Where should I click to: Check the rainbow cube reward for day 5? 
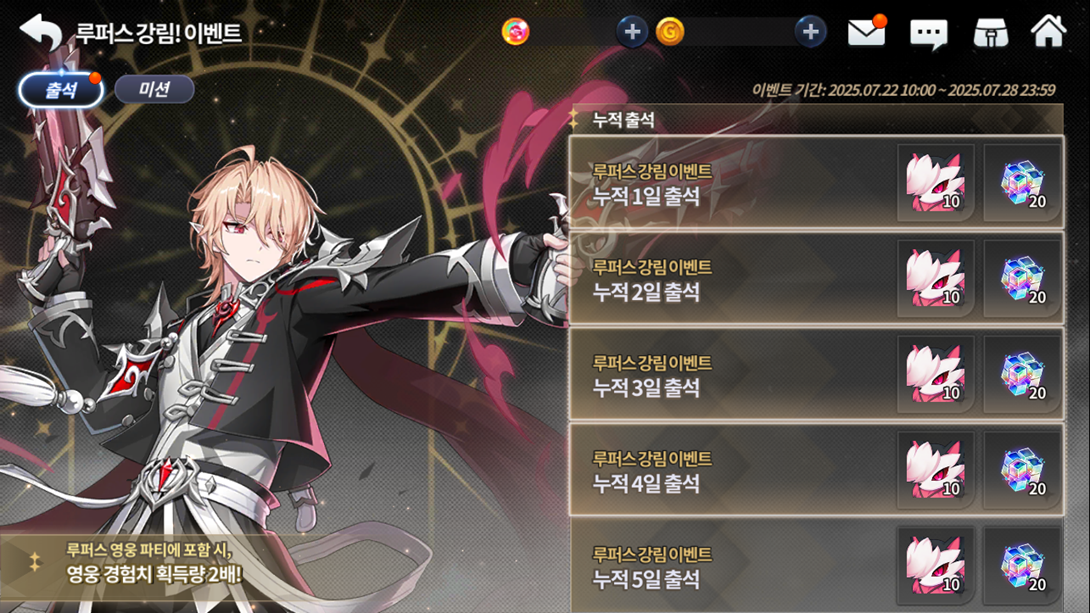point(1022,565)
